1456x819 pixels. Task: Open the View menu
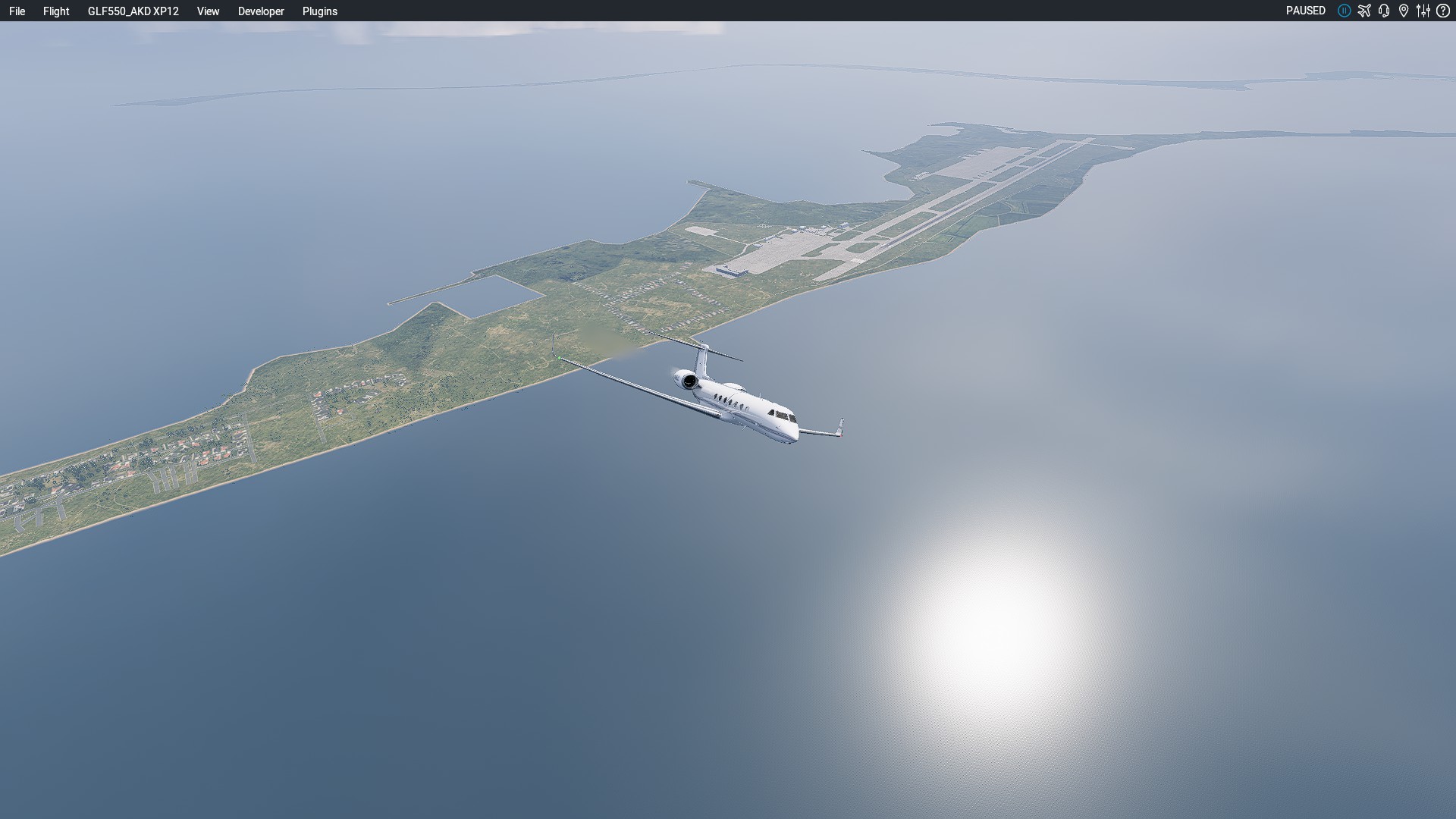[x=208, y=11]
